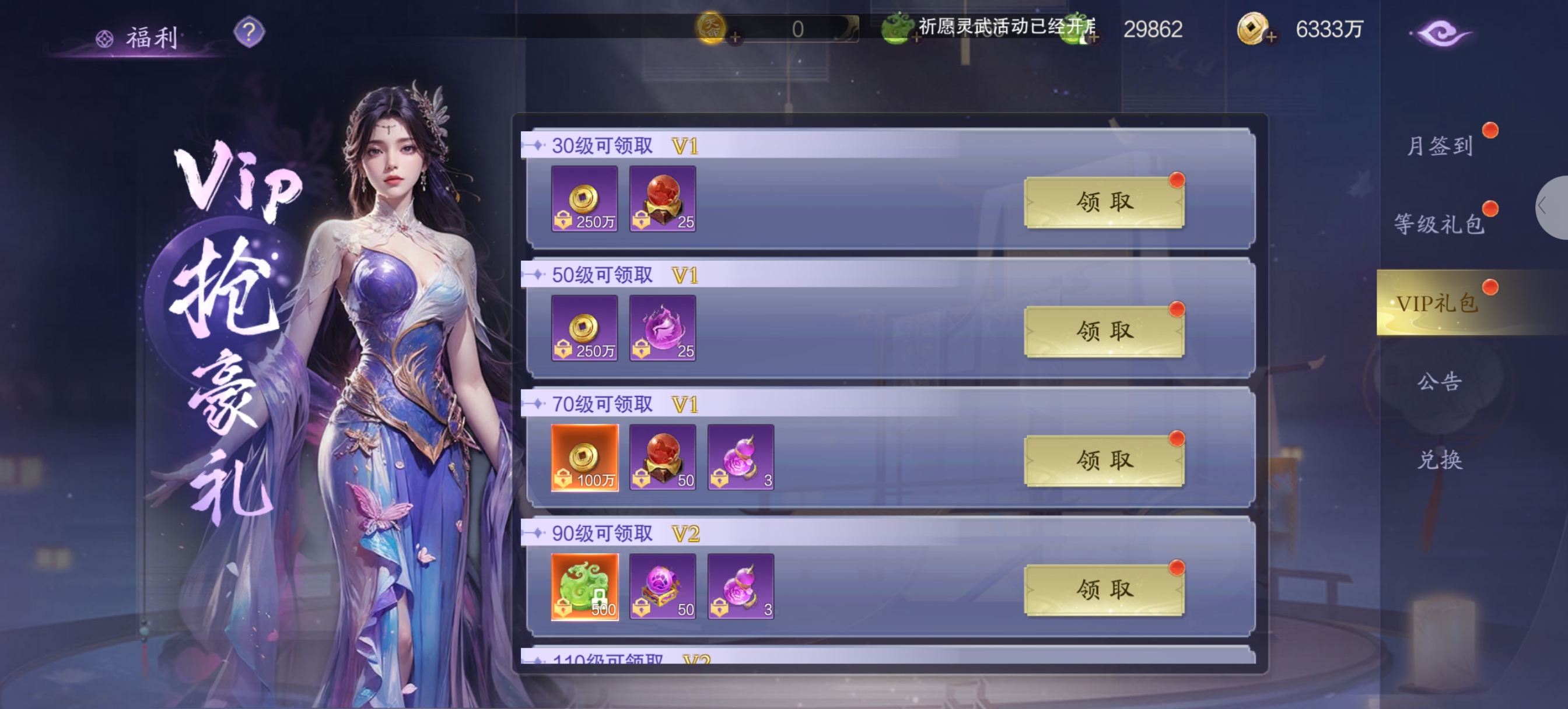Claim the level 70 VIP gift

(x=1104, y=461)
